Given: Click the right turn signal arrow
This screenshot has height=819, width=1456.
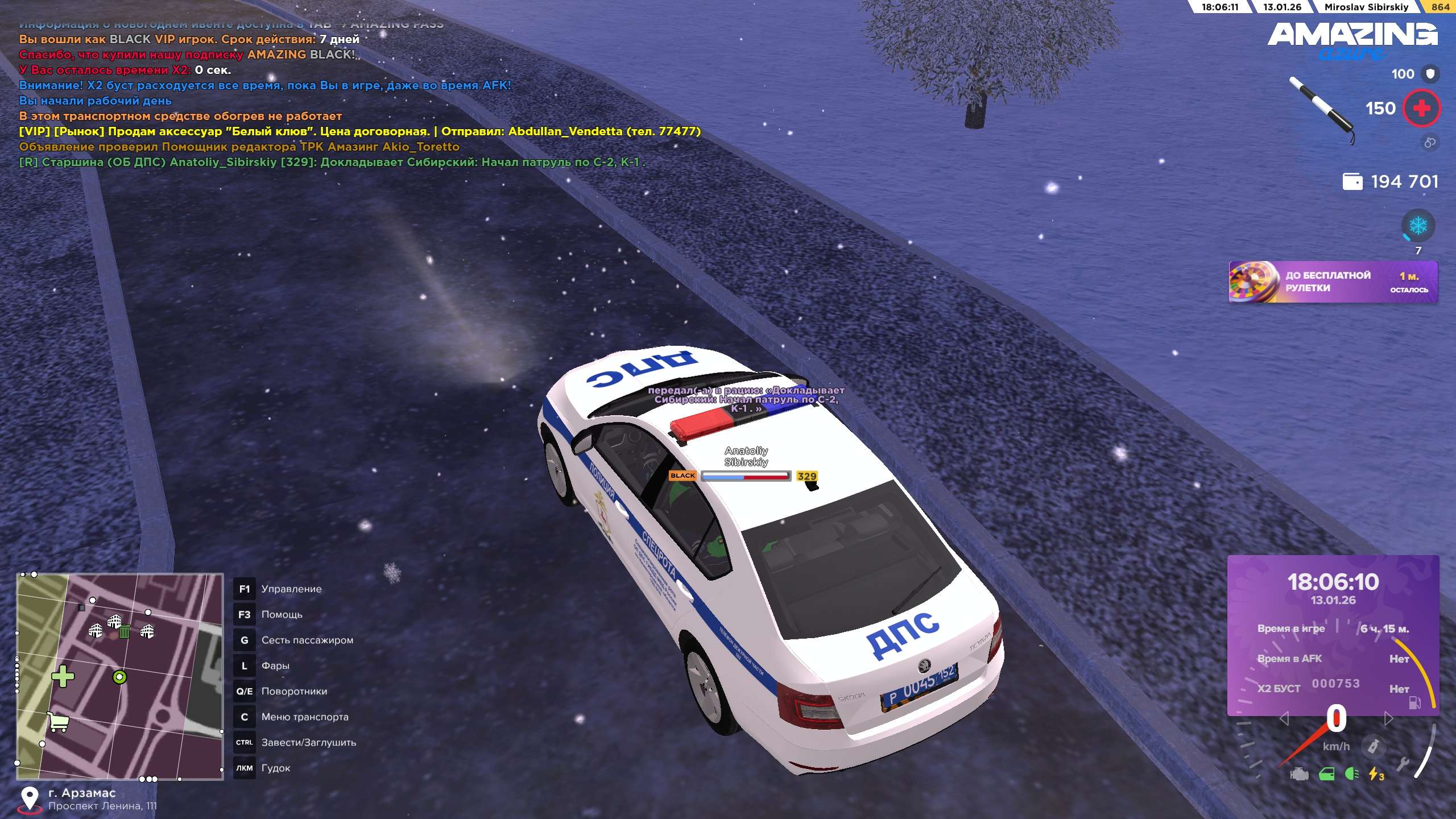Looking at the screenshot, I should pos(1388,719).
